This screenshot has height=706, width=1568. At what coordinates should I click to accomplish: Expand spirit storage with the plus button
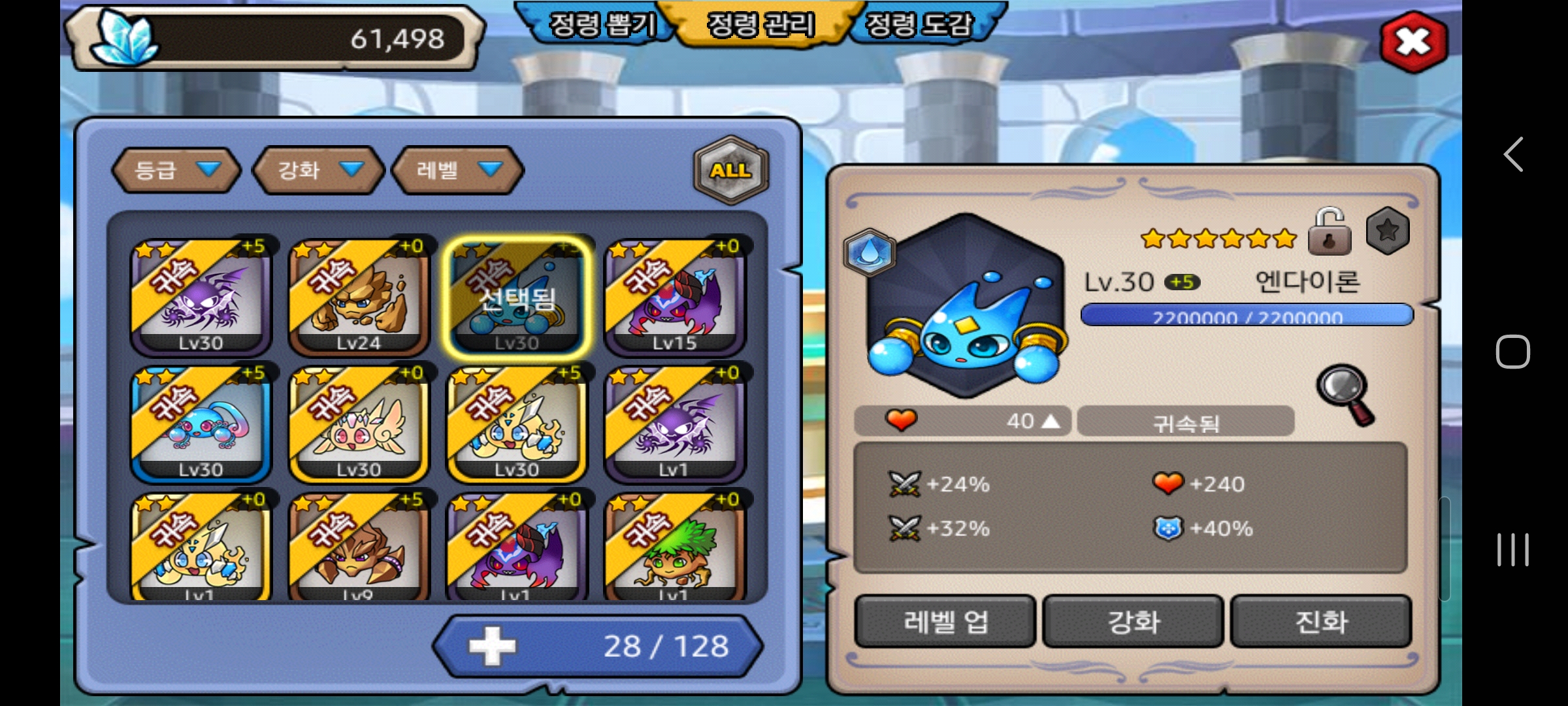492,646
